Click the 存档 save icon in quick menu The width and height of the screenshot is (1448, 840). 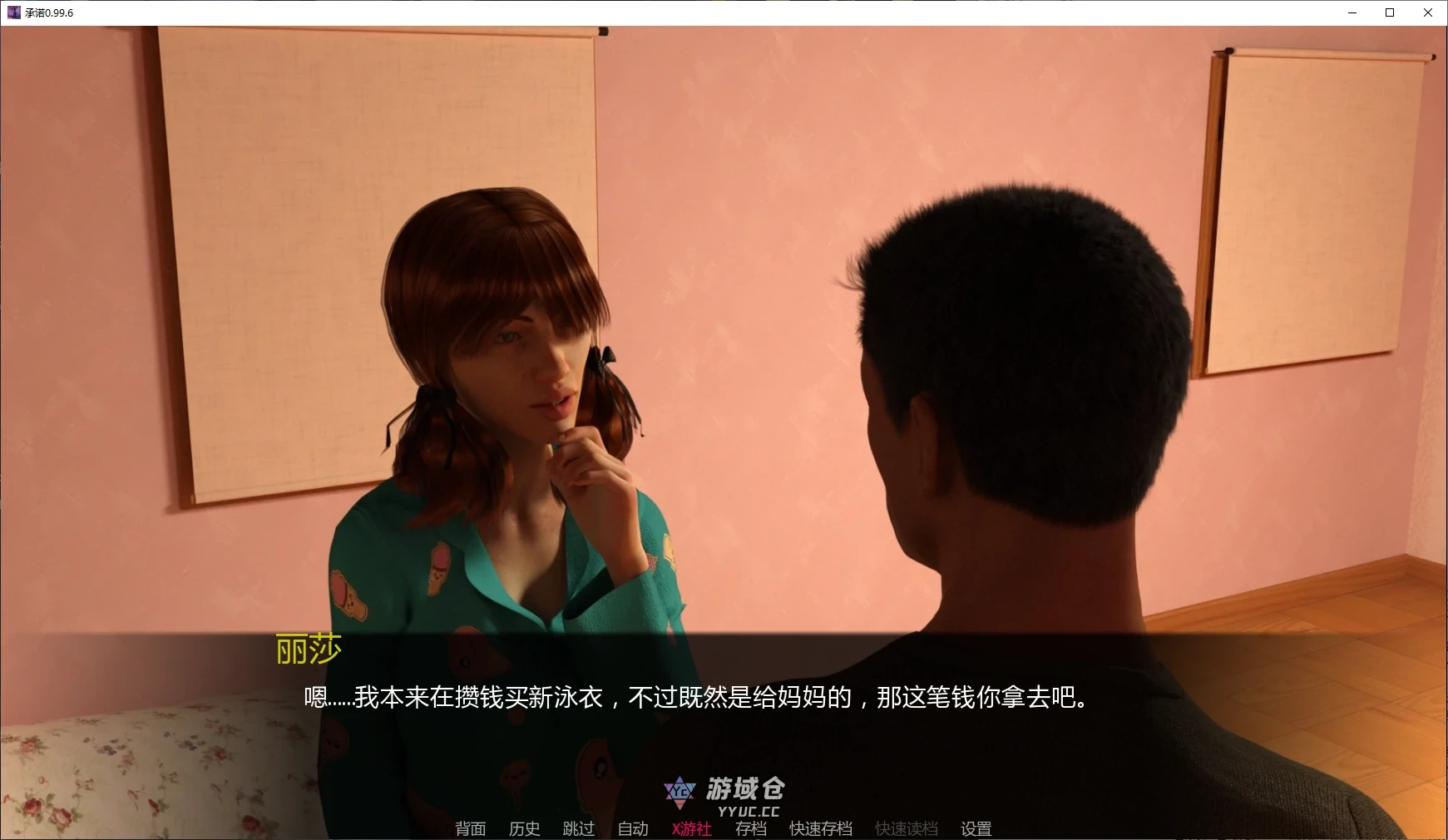point(751,828)
